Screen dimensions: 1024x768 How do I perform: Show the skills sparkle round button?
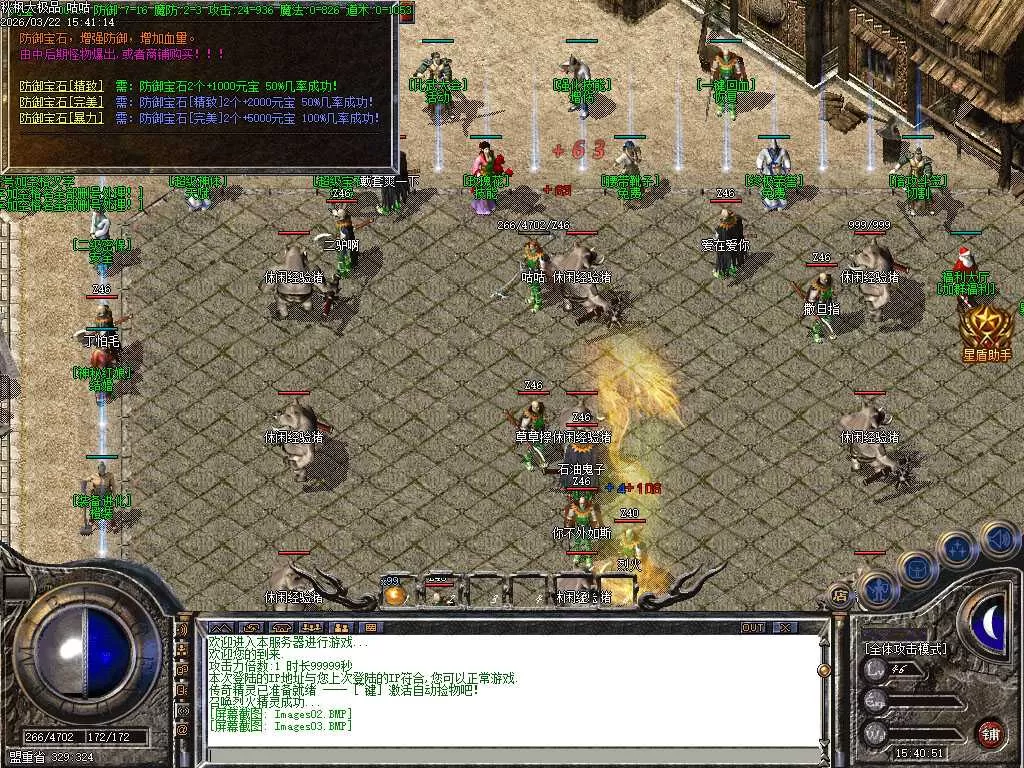point(957,549)
